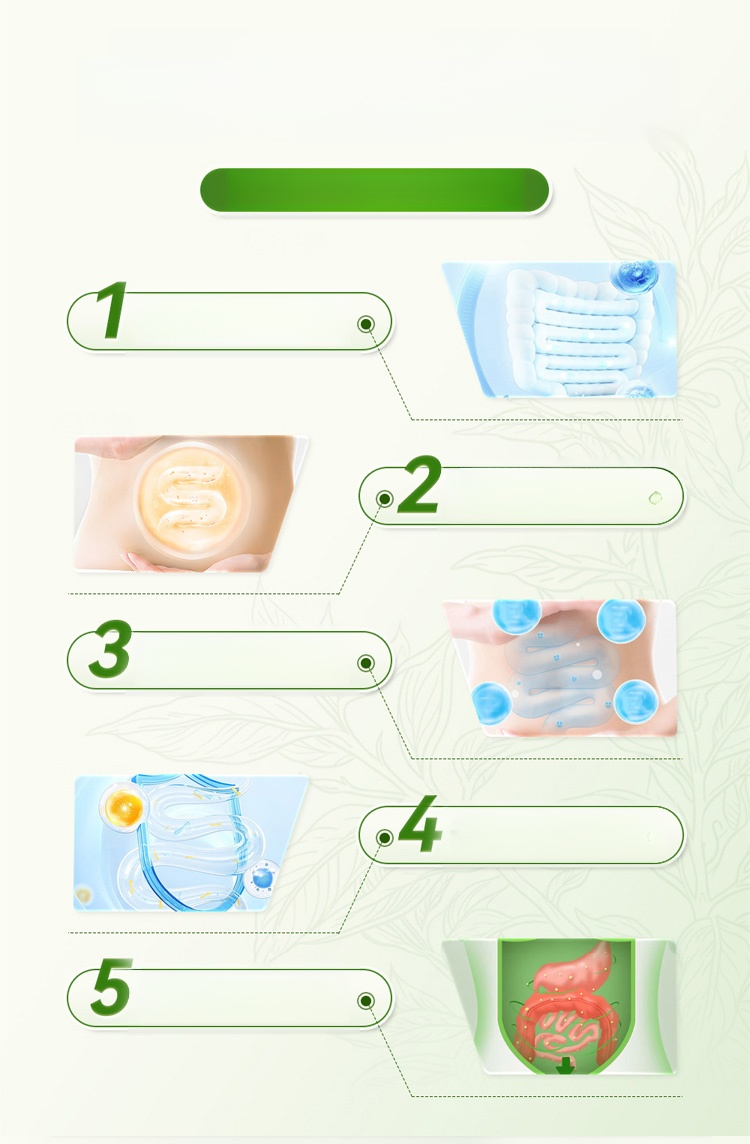Open the white intestine illustration on blue

560,330
